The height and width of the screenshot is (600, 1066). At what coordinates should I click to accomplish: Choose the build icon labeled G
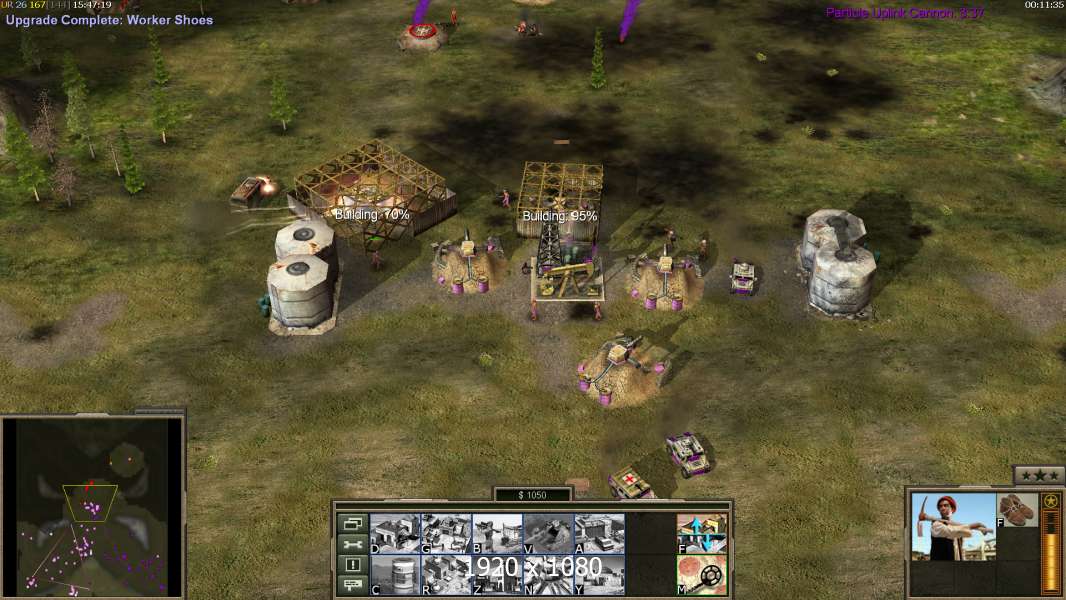446,533
